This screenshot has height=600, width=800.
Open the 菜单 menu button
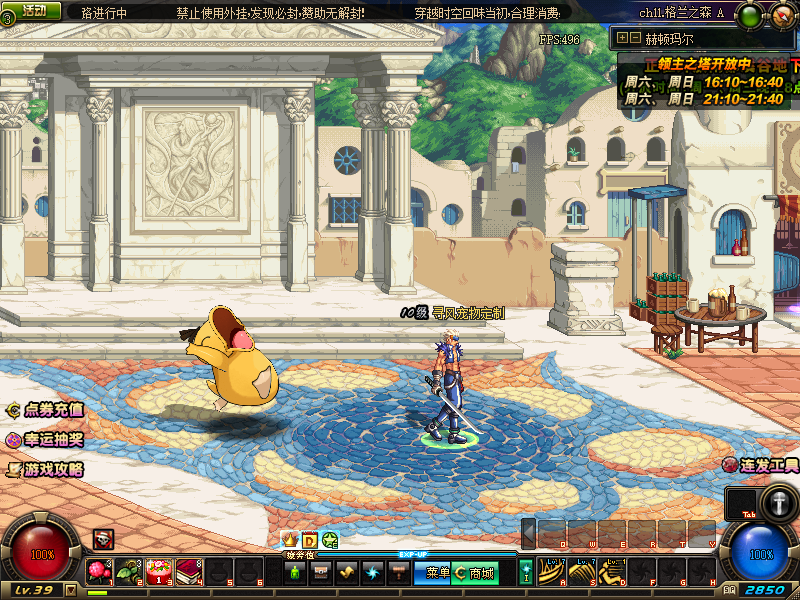click(438, 573)
